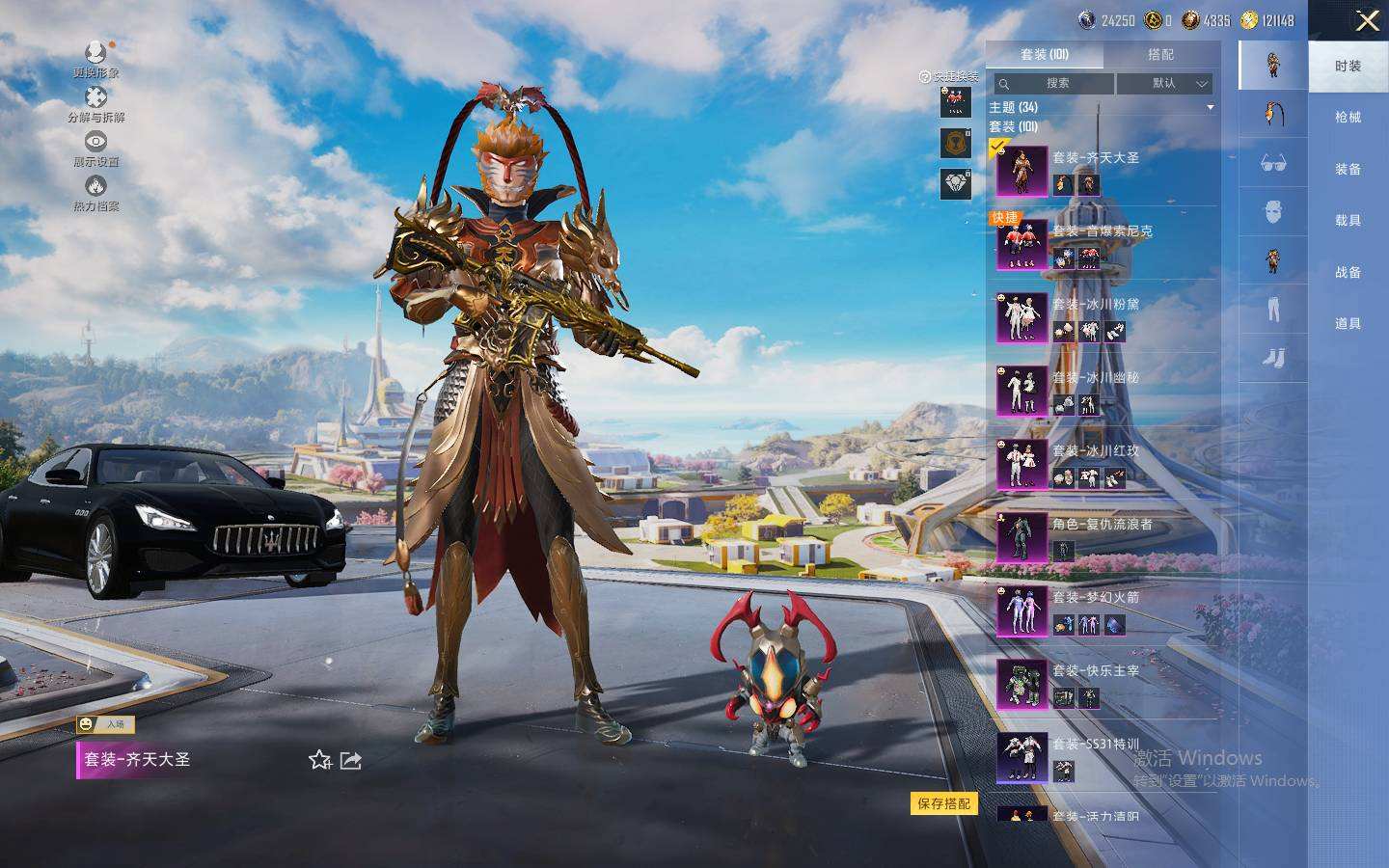The image size is (1389, 868).
Task: Click the share arrow icon
Action: pos(351,761)
